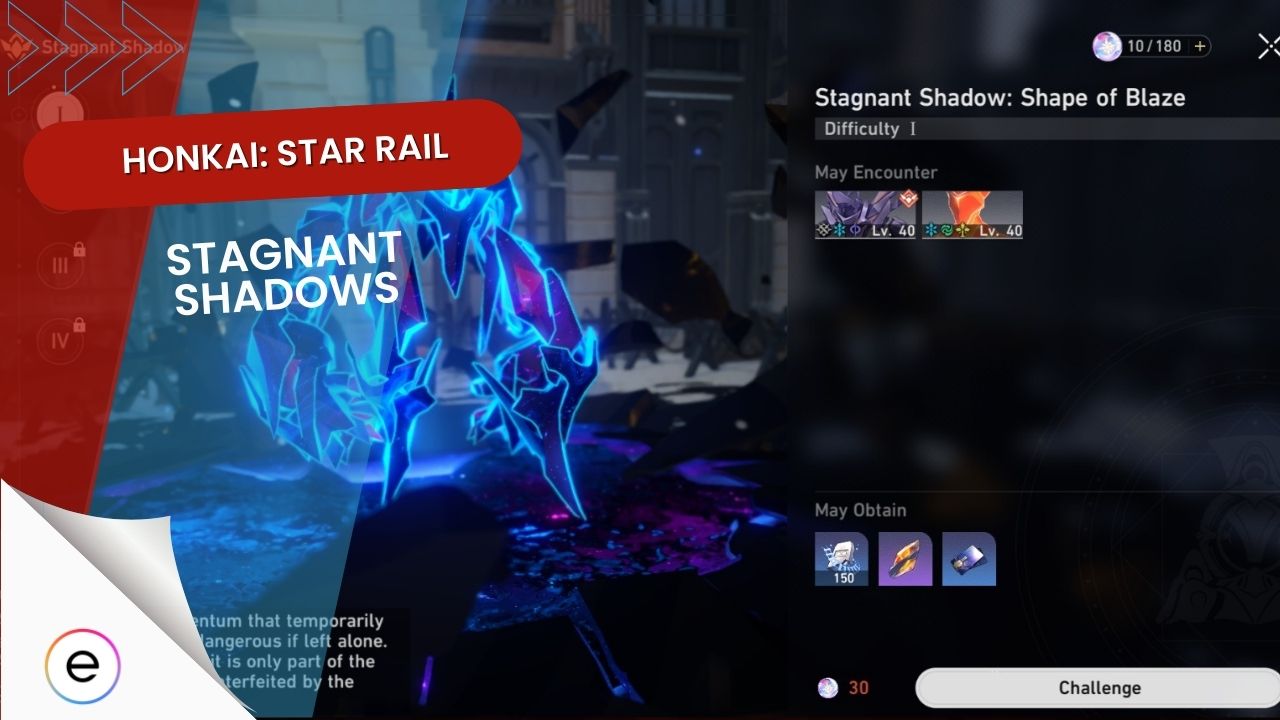The image size is (1280, 720).
Task: Expand the May Encounter section
Action: pyautogui.click(x=875, y=172)
